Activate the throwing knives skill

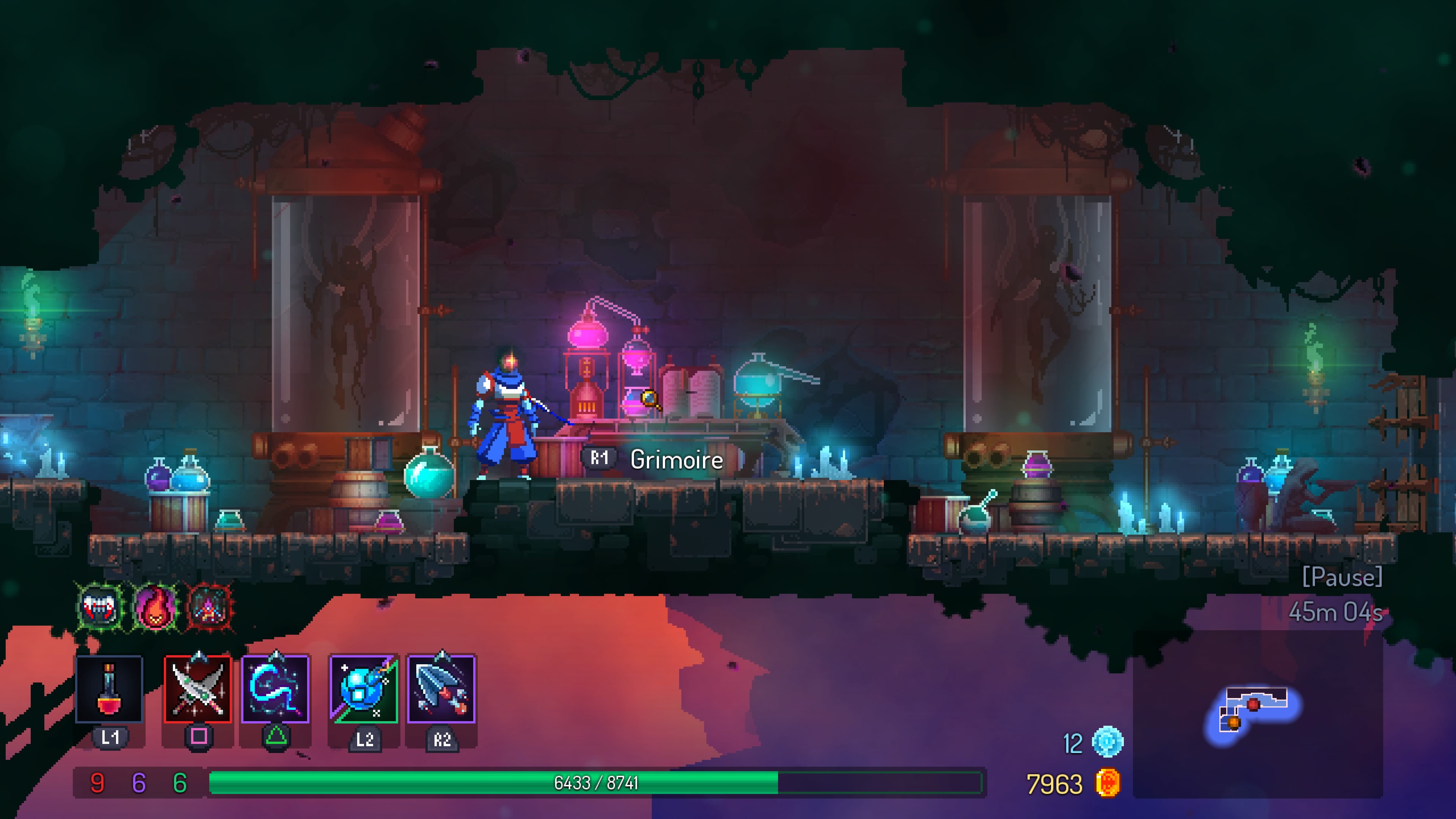click(x=441, y=689)
